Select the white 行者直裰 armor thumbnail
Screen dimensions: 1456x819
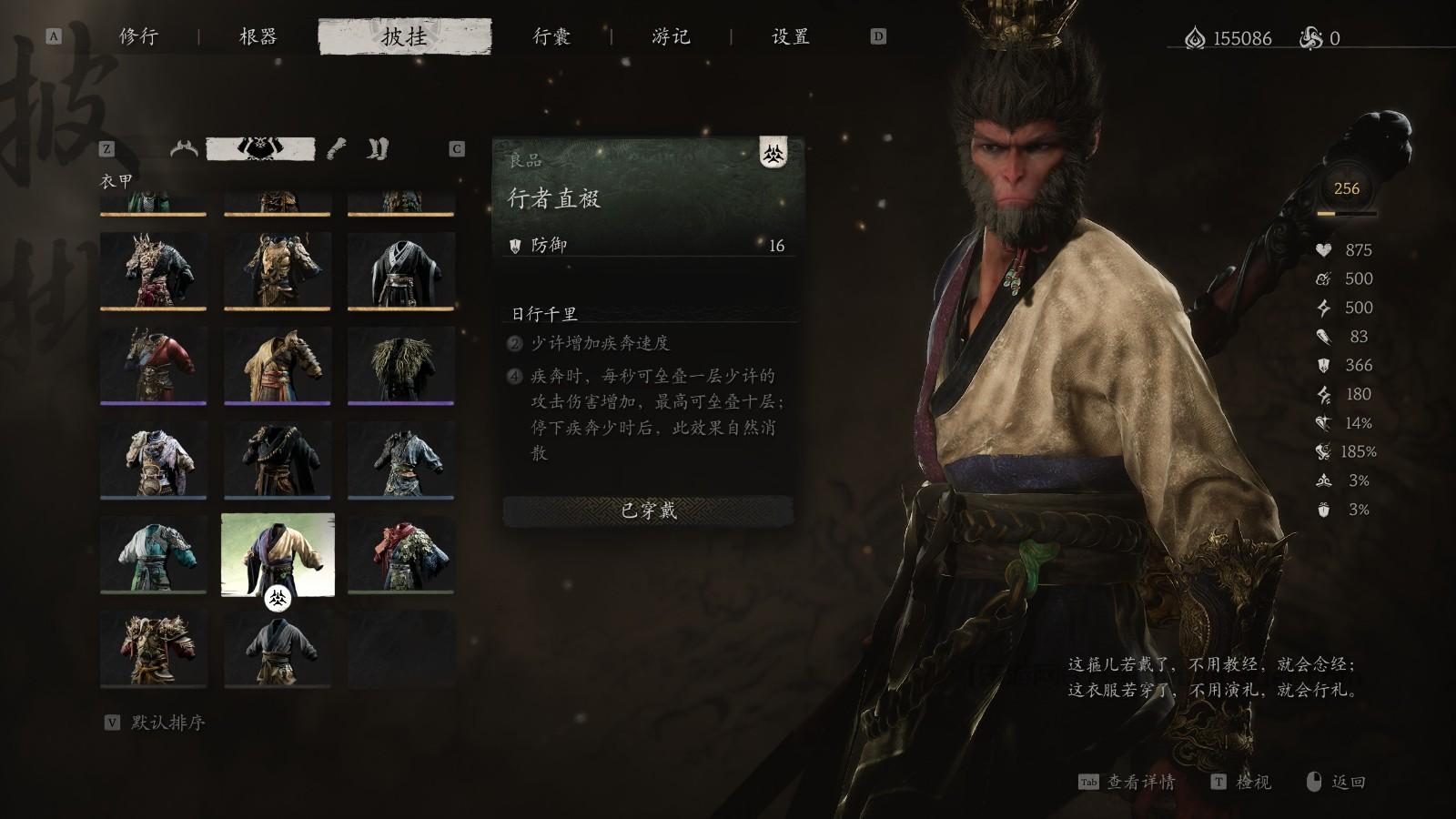point(278,555)
